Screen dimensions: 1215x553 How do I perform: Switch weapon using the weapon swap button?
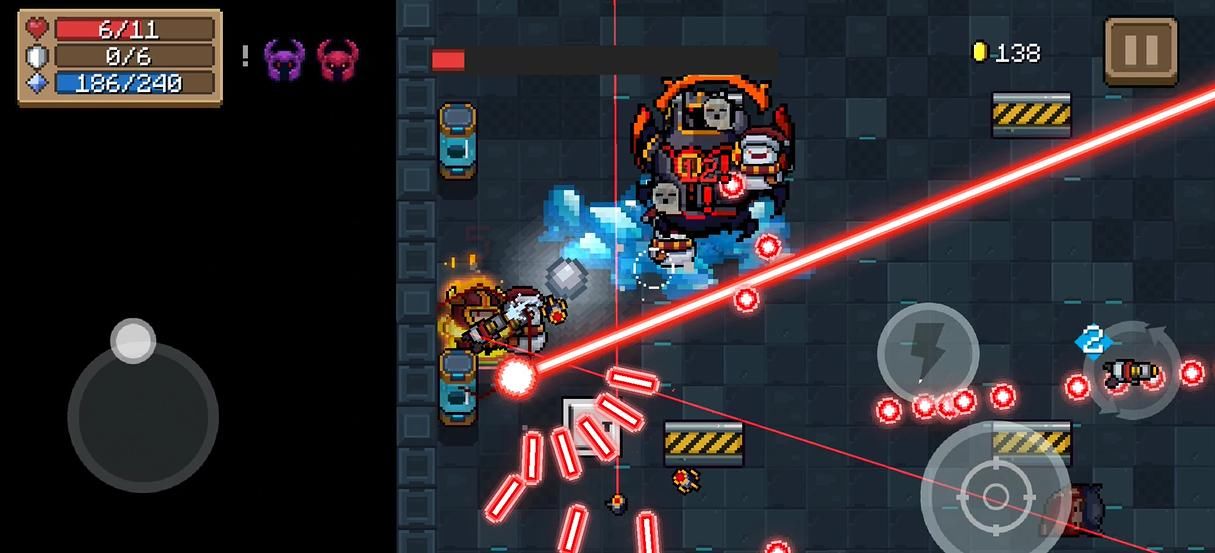click(x=1133, y=371)
